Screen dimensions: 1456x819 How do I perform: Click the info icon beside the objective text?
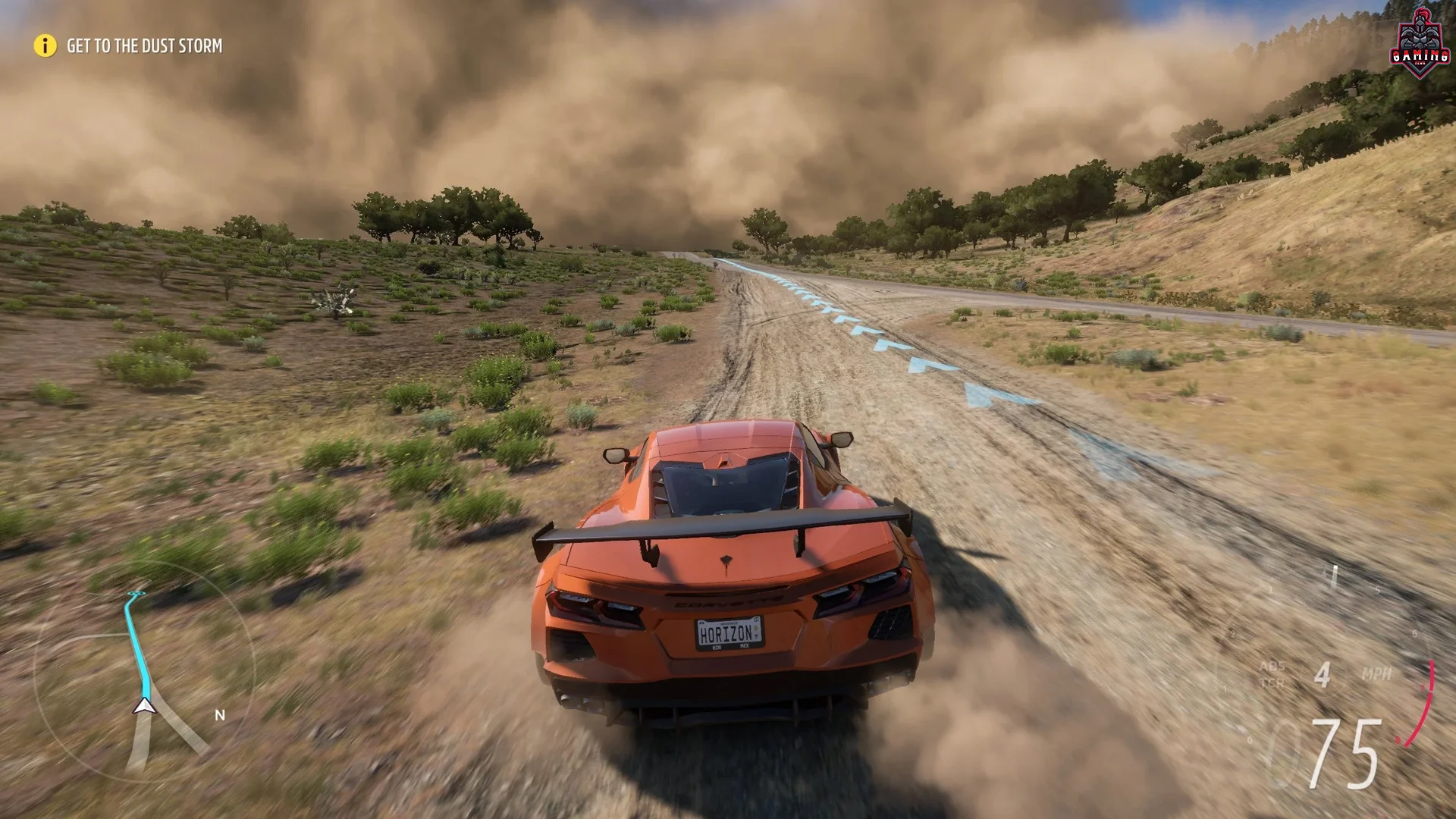pos(43,46)
